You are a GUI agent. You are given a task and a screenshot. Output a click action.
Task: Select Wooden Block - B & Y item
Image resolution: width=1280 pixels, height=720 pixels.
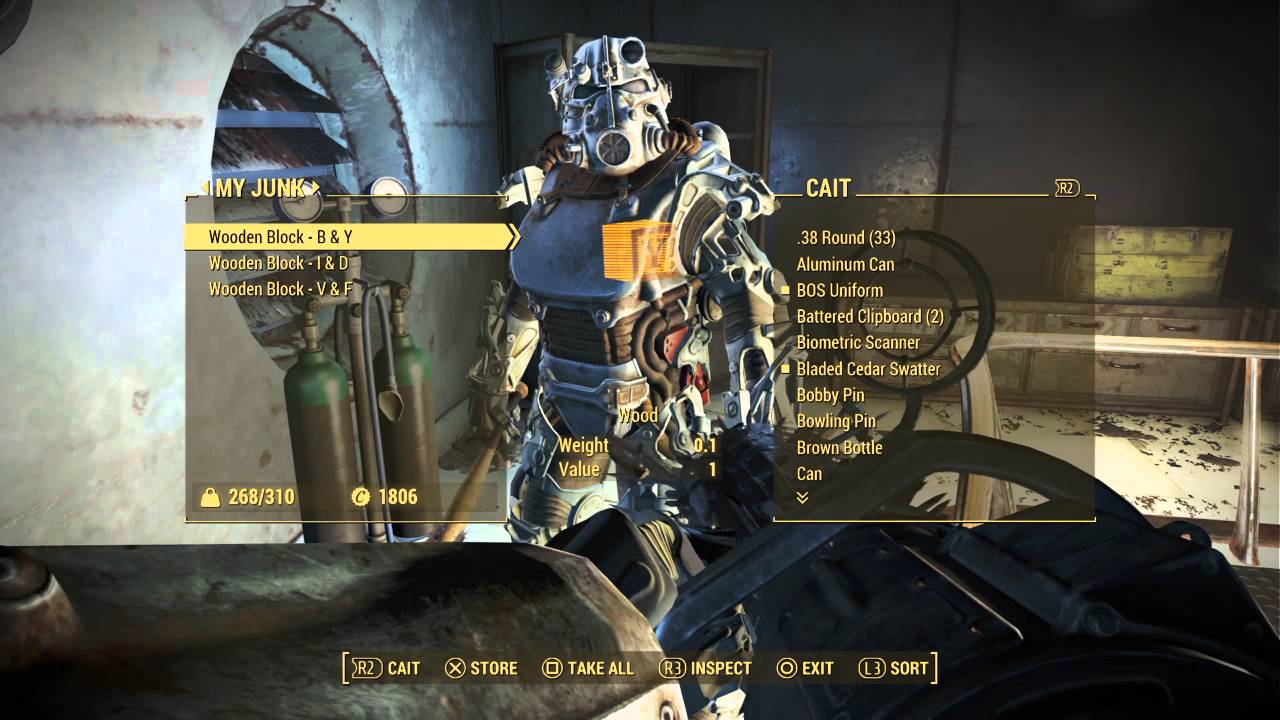coord(281,237)
